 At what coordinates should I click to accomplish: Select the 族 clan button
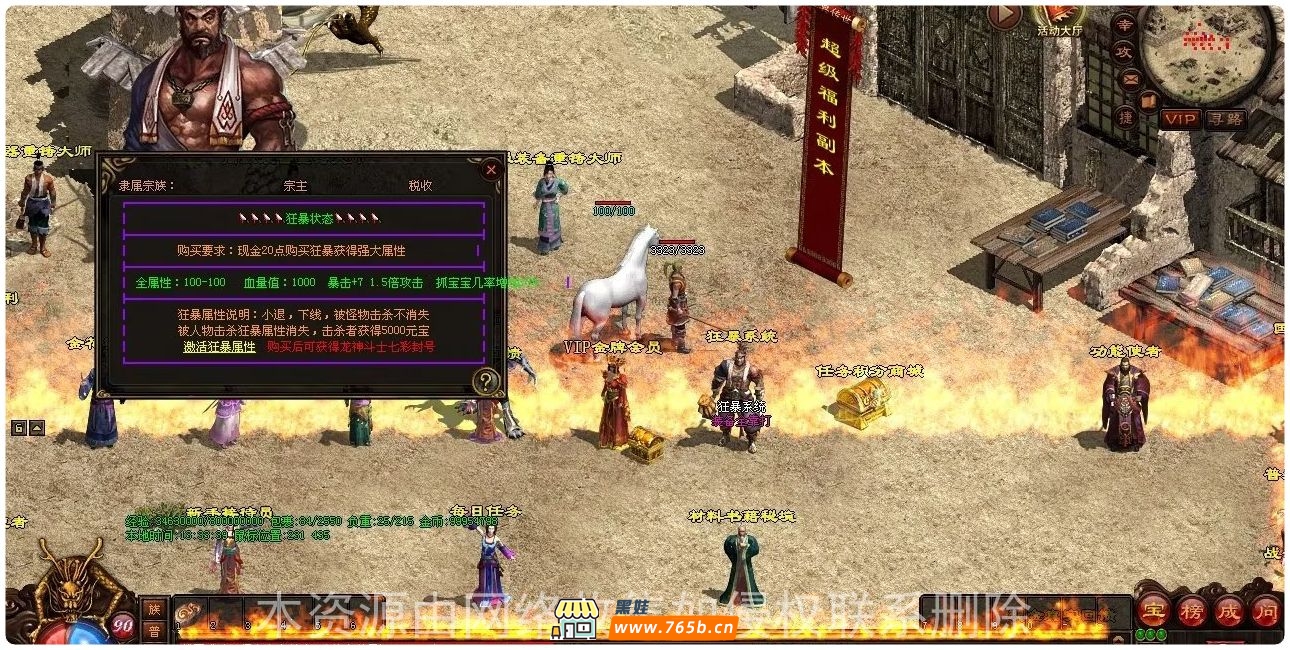[x=154, y=608]
